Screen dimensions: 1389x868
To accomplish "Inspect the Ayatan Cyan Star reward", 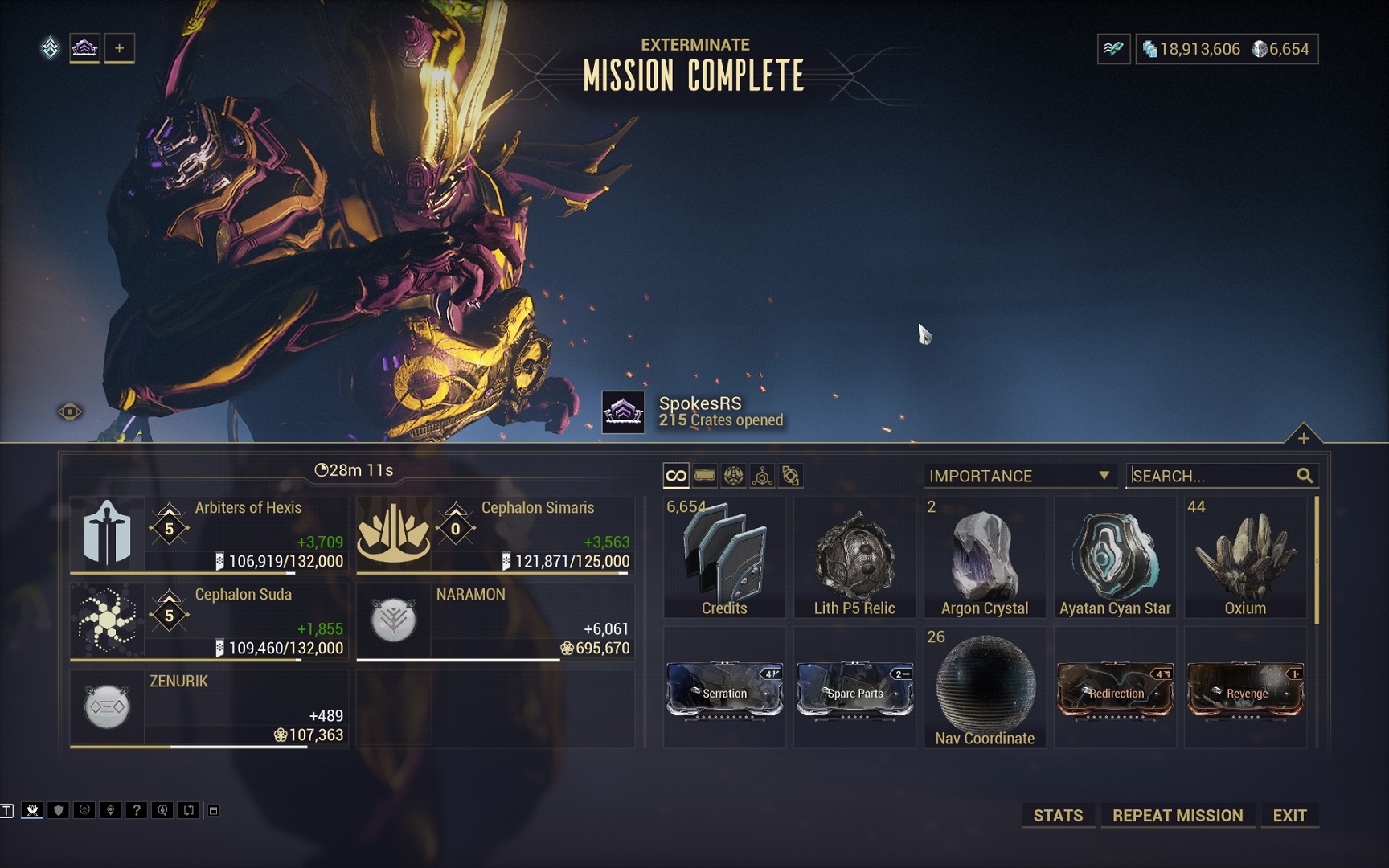I will (1115, 558).
